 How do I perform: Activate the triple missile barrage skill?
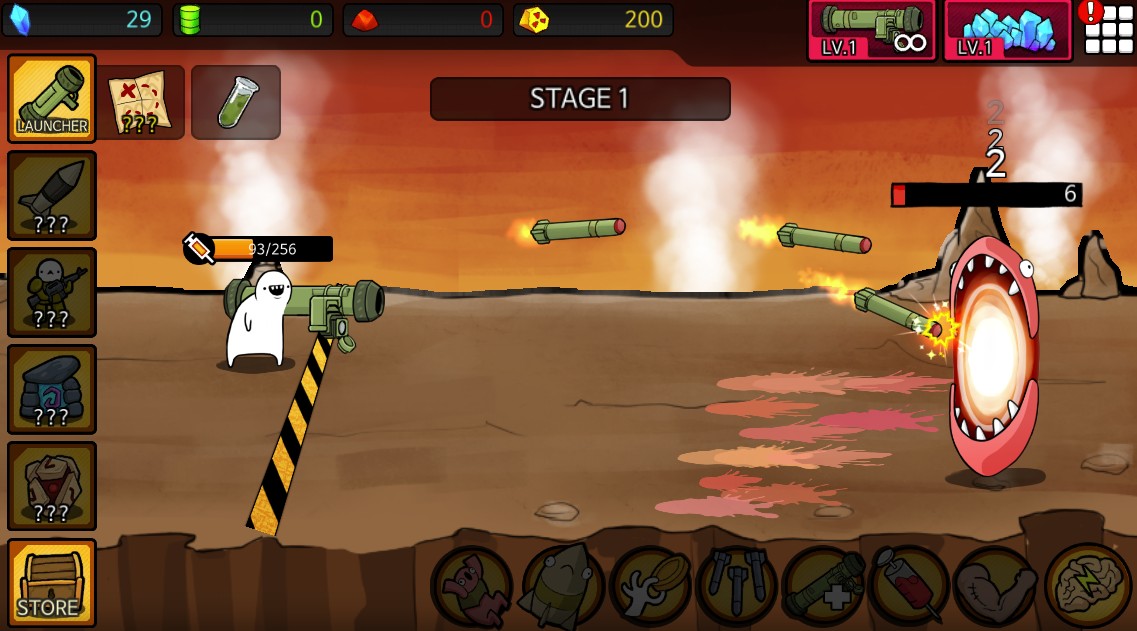736,586
